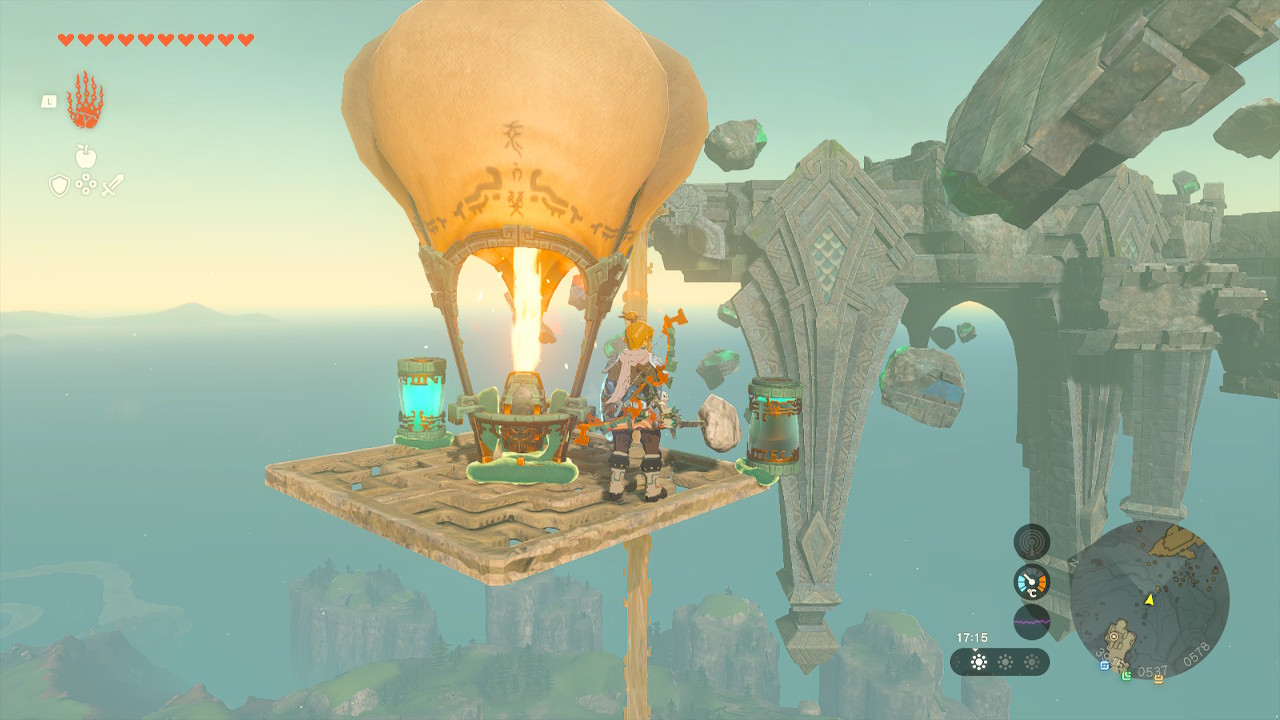Activate the orange Ultrahand ability icon
The width and height of the screenshot is (1280, 720).
(x=85, y=101)
